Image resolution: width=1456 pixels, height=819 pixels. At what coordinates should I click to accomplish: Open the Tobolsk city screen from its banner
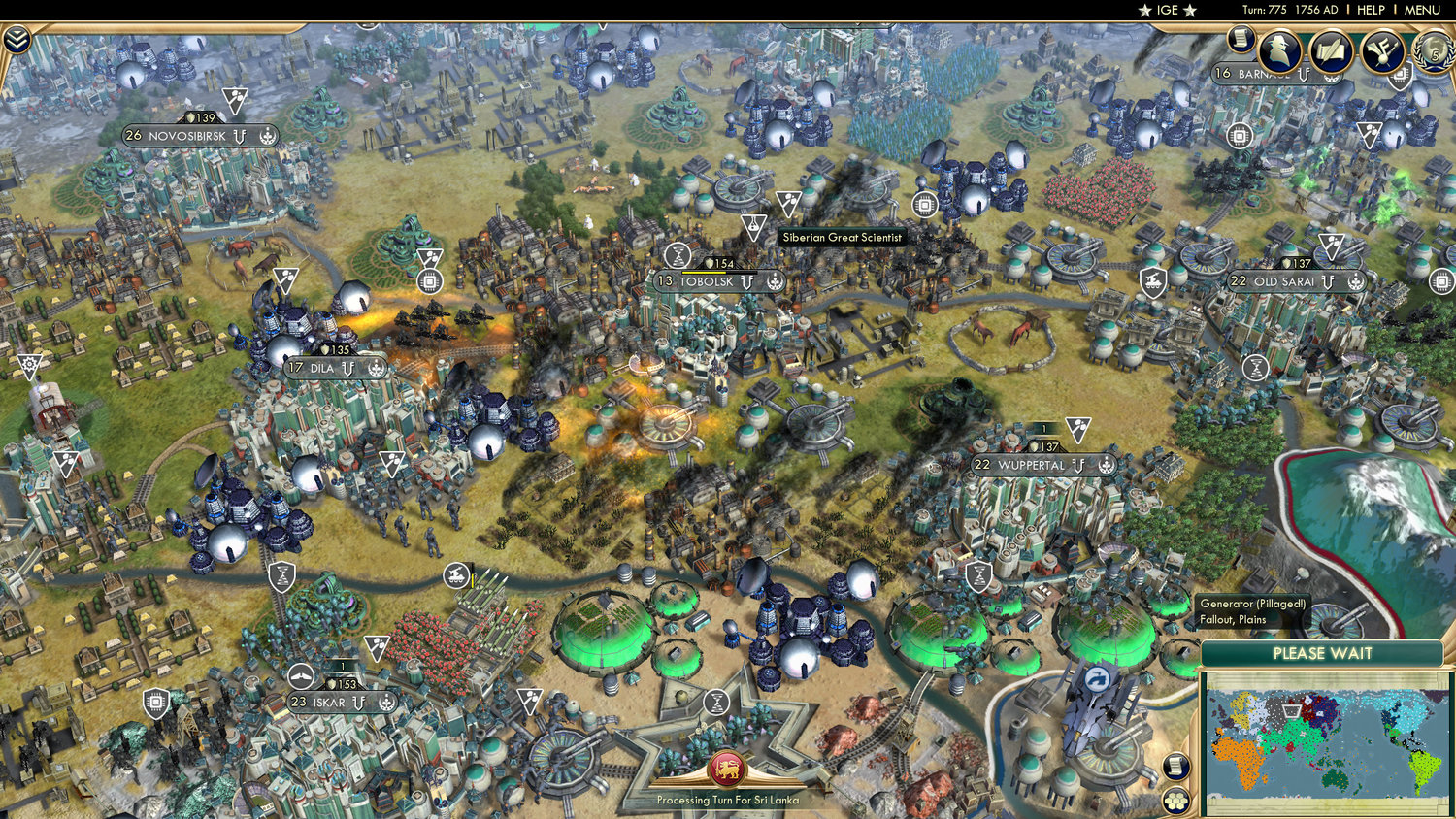(716, 282)
